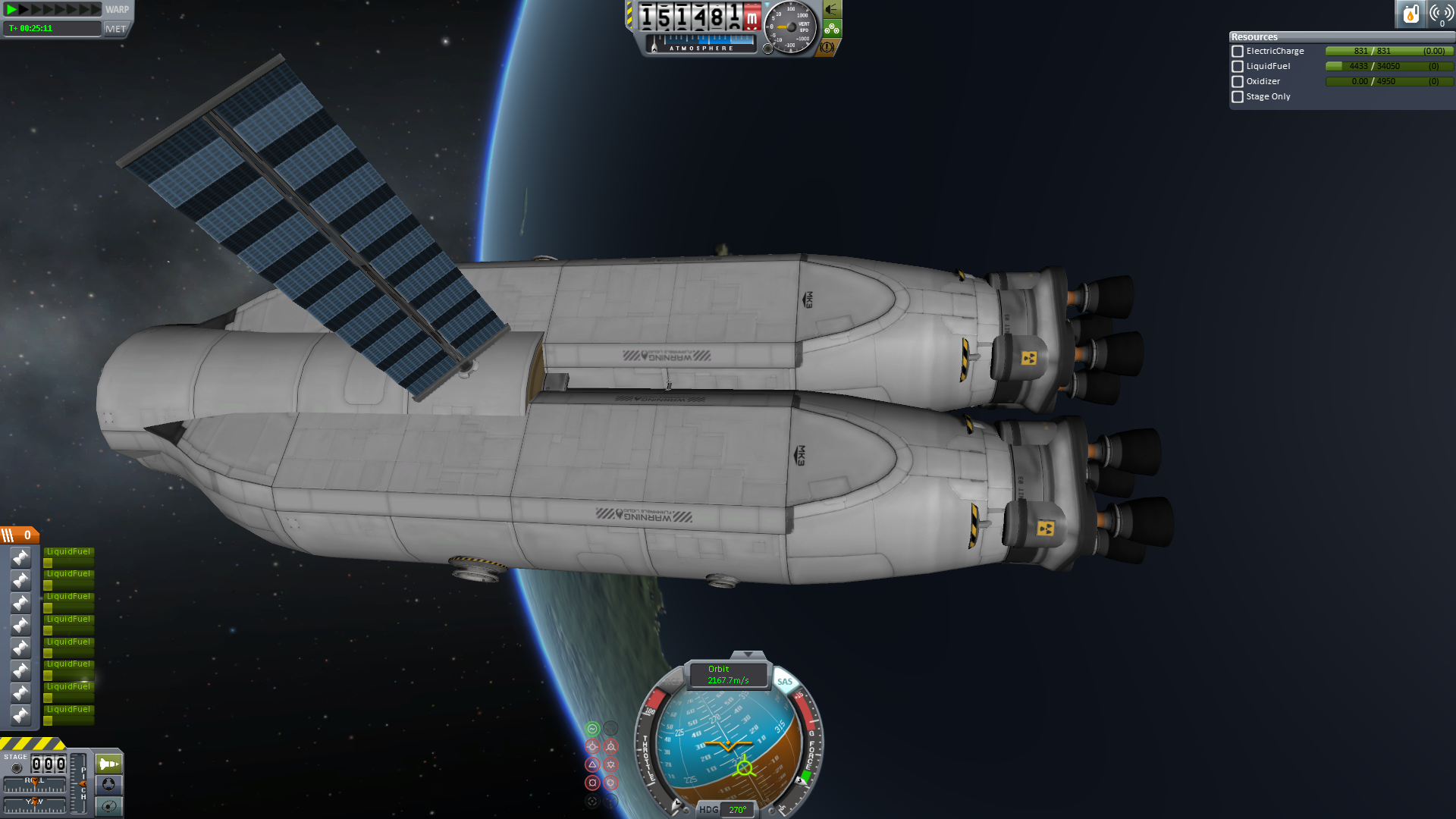Image resolution: width=1456 pixels, height=819 pixels.
Task: Toggle the lights action button
Action: point(832,10)
